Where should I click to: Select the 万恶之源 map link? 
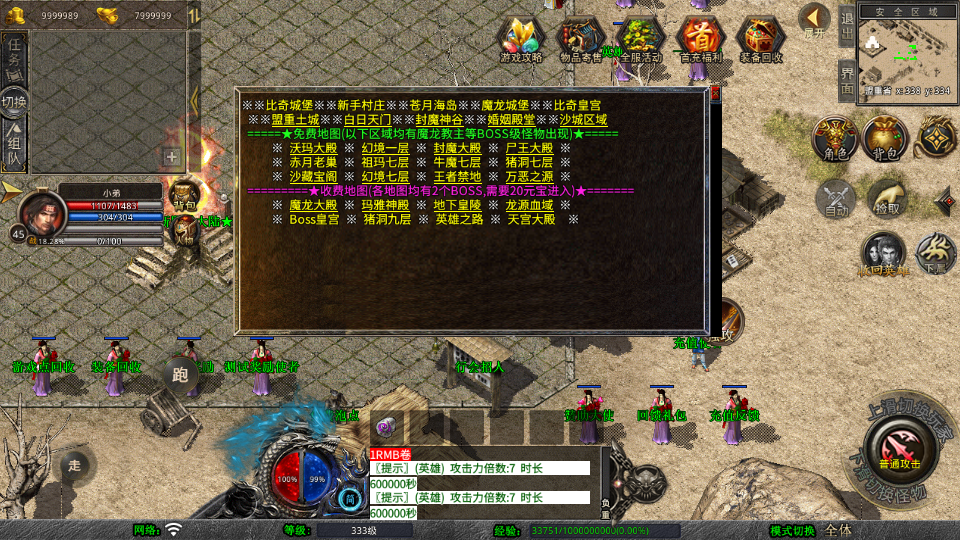(x=530, y=176)
